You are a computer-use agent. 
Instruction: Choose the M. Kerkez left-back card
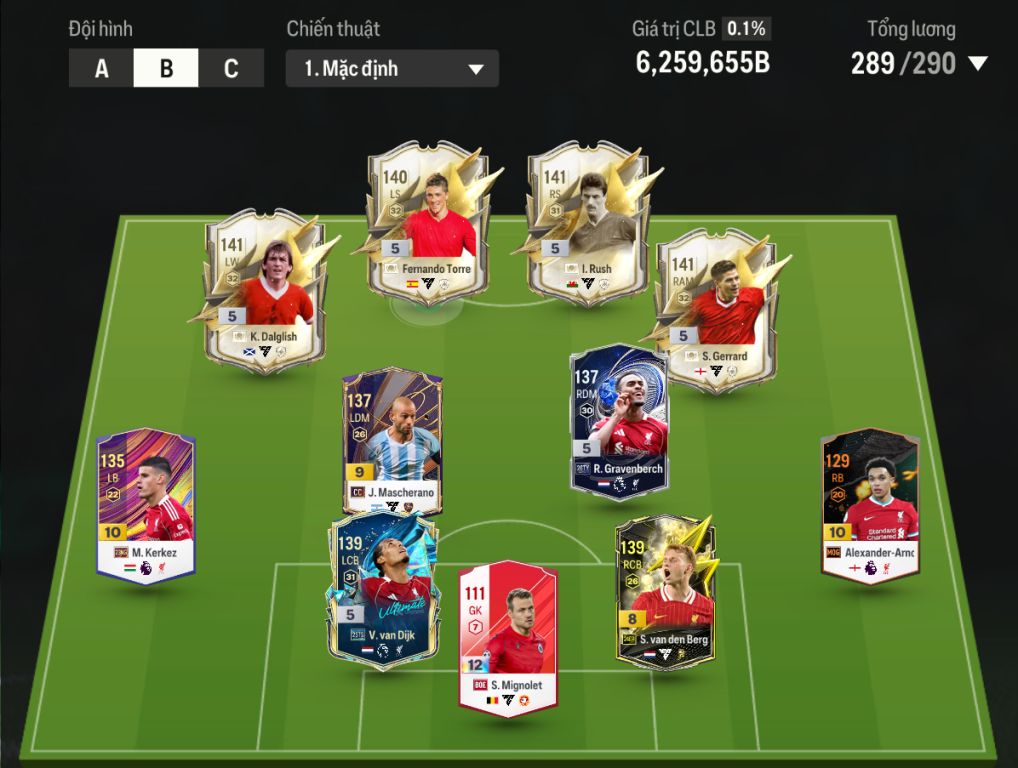(146, 503)
